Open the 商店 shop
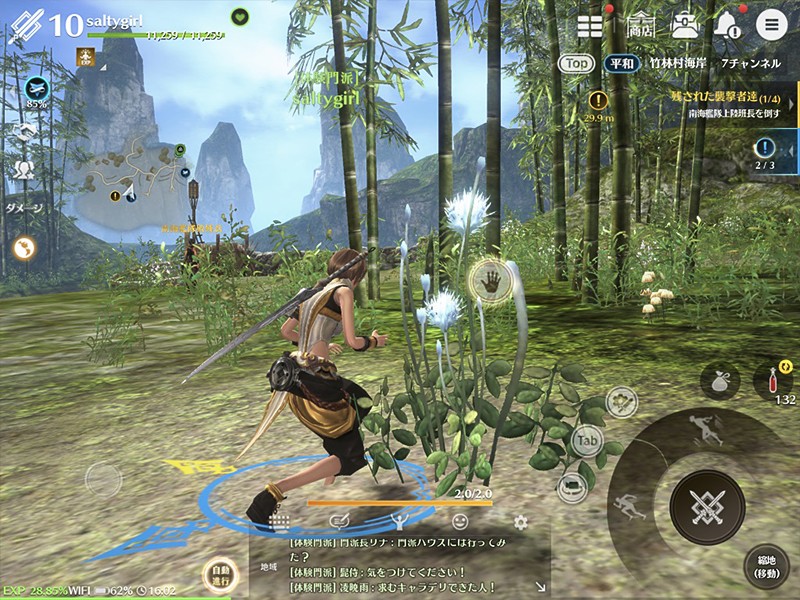Viewport: 800px width, 600px height. pos(640,25)
